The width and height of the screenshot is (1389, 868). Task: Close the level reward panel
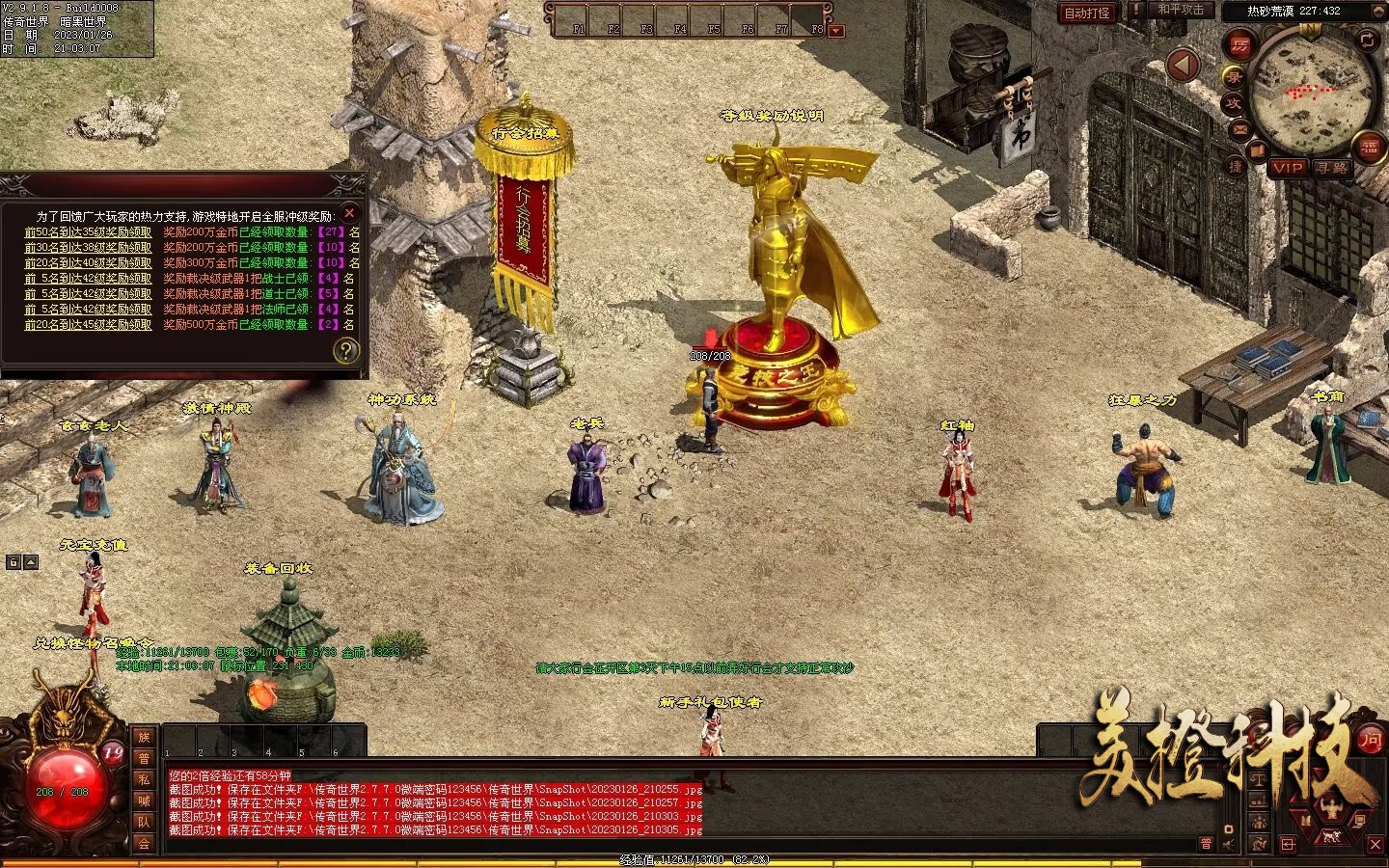[350, 212]
